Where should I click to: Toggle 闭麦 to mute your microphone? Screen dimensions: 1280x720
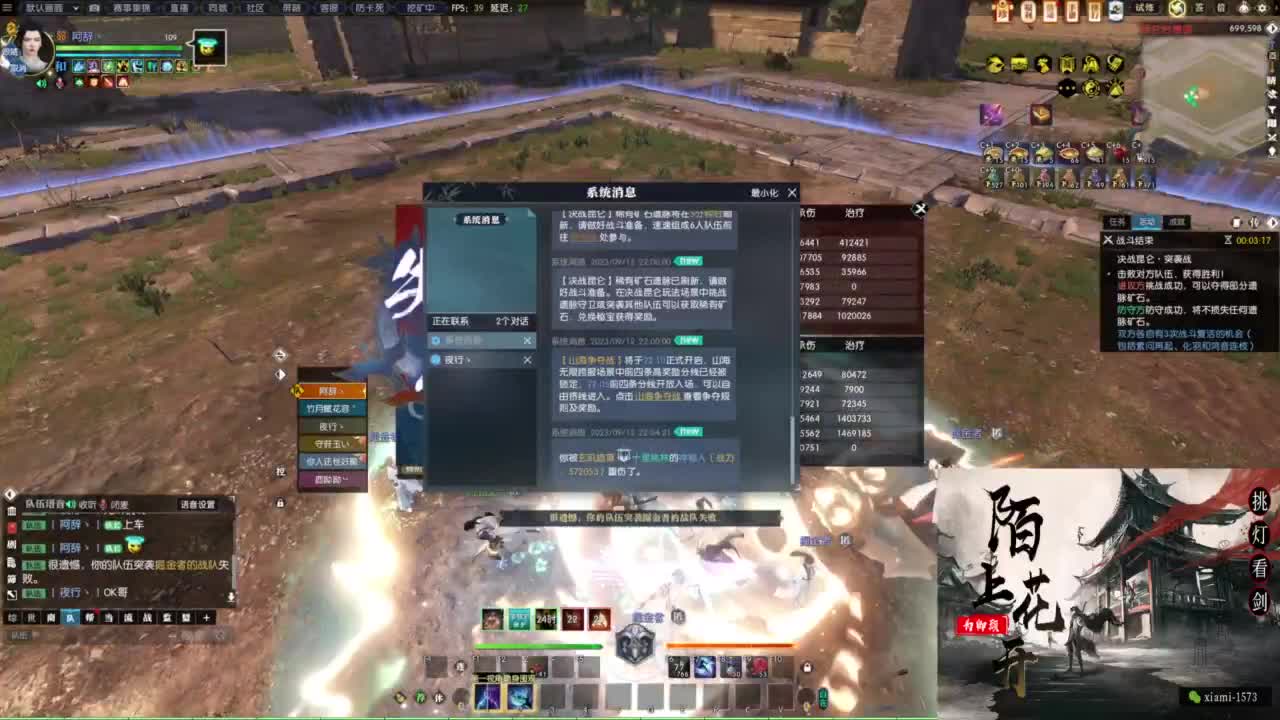pos(118,504)
